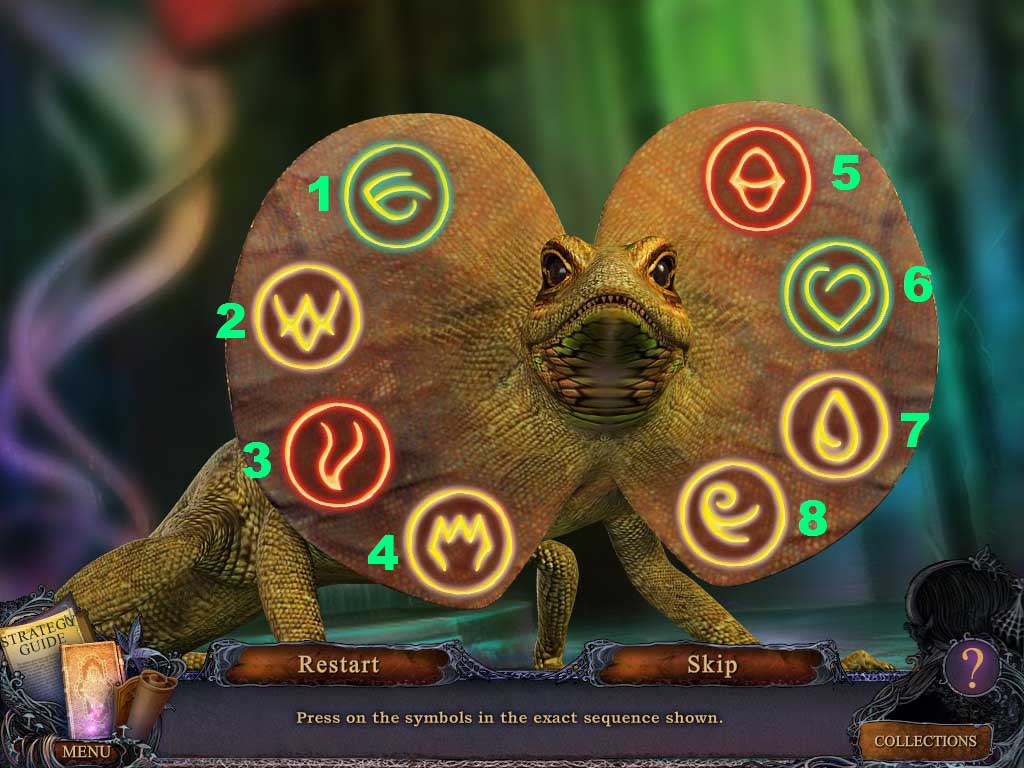Open the rolled scroll map icon
Image resolution: width=1024 pixels, height=768 pixels.
tap(152, 695)
